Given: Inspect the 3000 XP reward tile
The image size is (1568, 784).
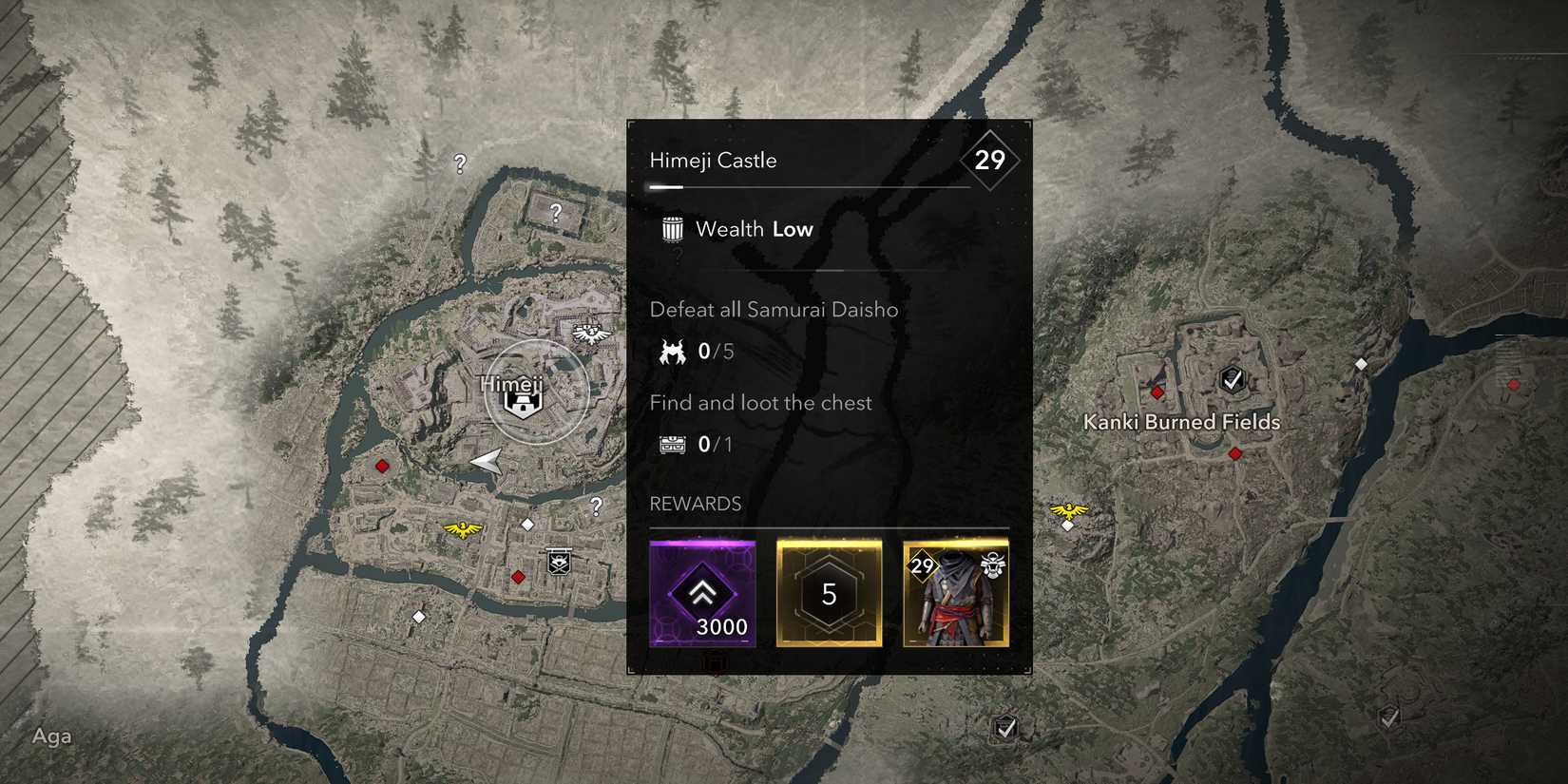Looking at the screenshot, I should (702, 594).
